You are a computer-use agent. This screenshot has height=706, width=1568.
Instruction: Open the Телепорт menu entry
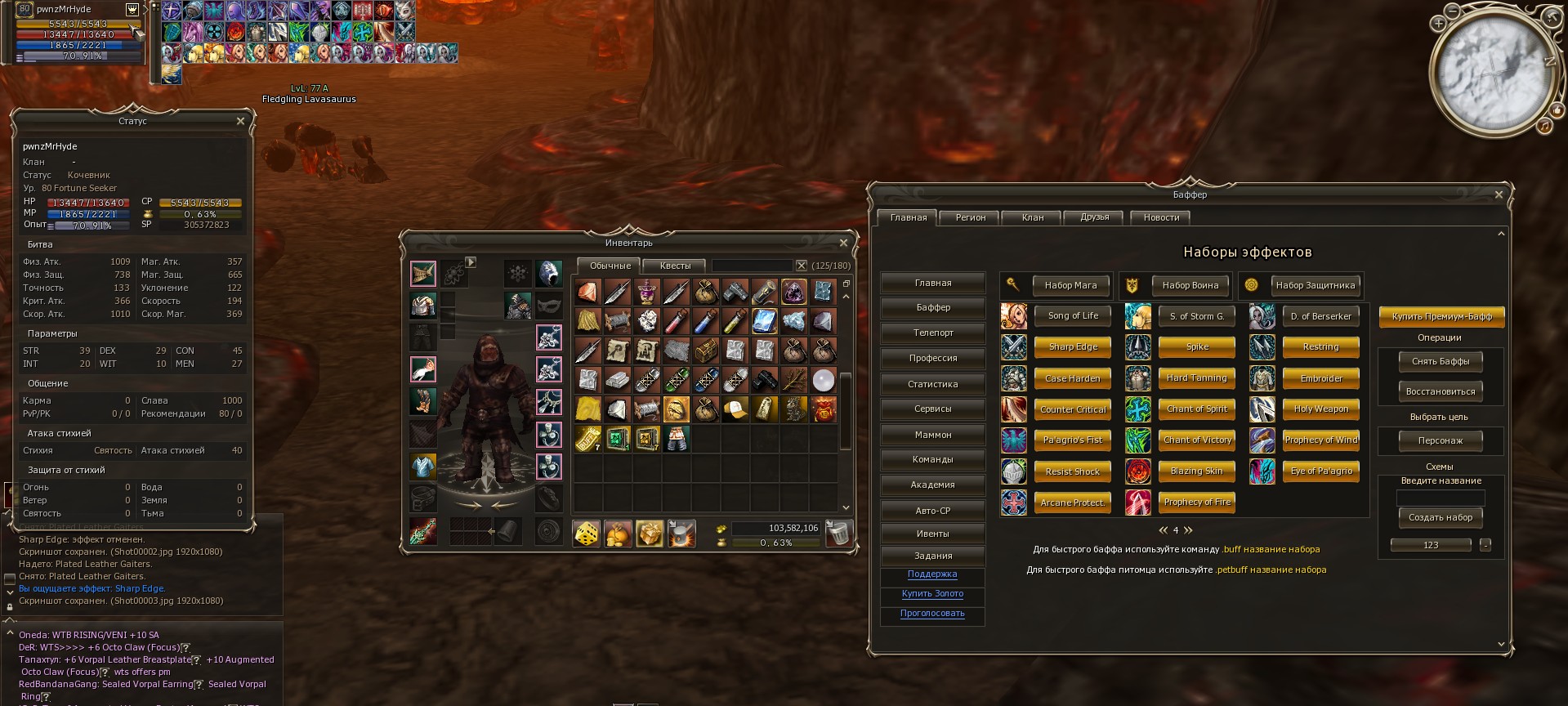tap(933, 333)
